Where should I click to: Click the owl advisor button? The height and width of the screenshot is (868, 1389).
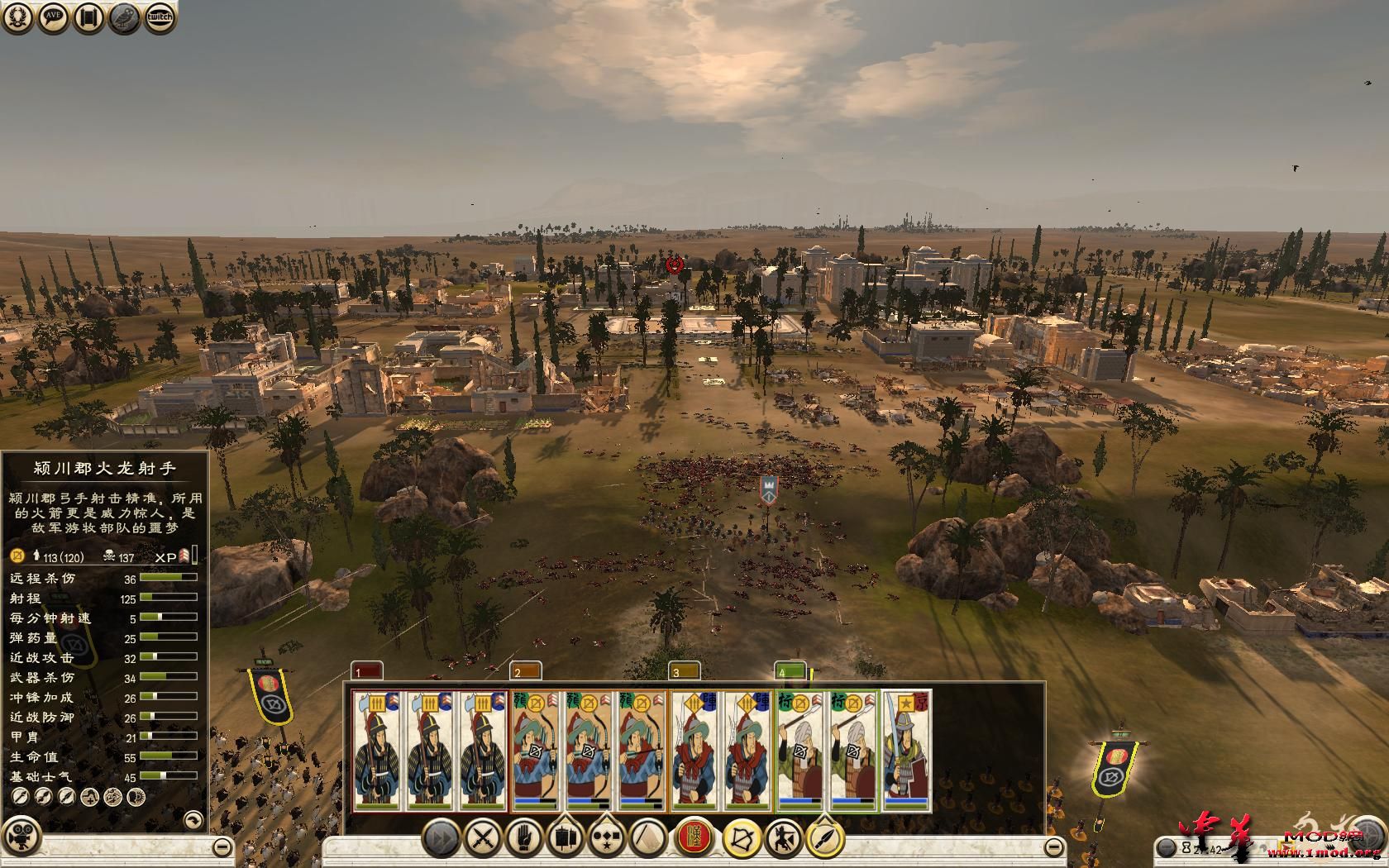point(124,17)
